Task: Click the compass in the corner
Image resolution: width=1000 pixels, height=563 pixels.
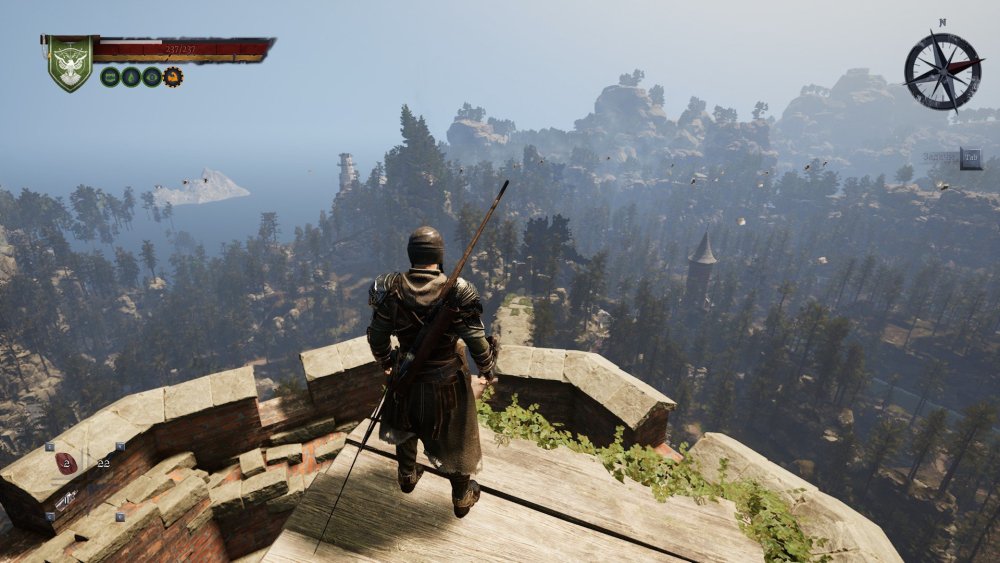Action: 942,70
